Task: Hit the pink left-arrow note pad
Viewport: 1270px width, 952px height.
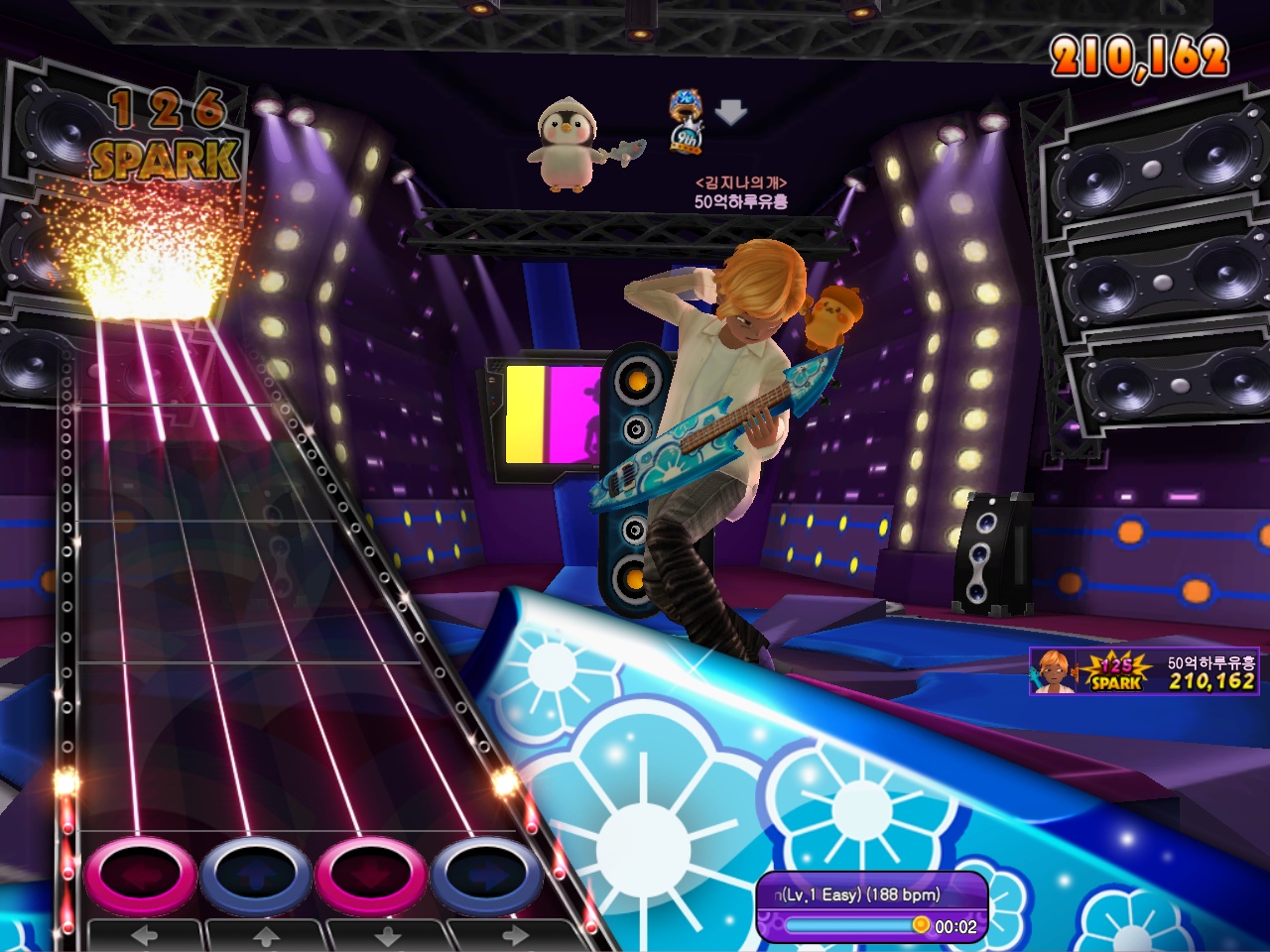Action: [141, 877]
